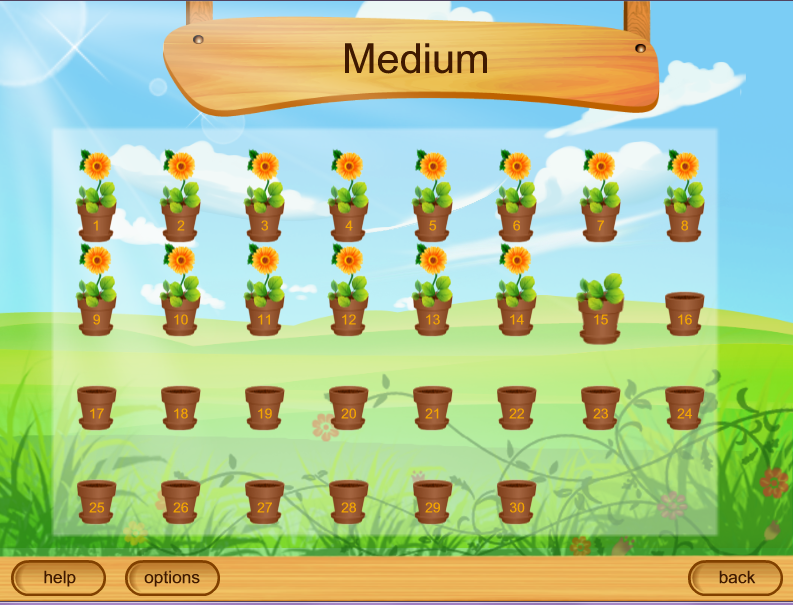Choose the level 20 pot
The image size is (793, 605).
[x=348, y=408]
